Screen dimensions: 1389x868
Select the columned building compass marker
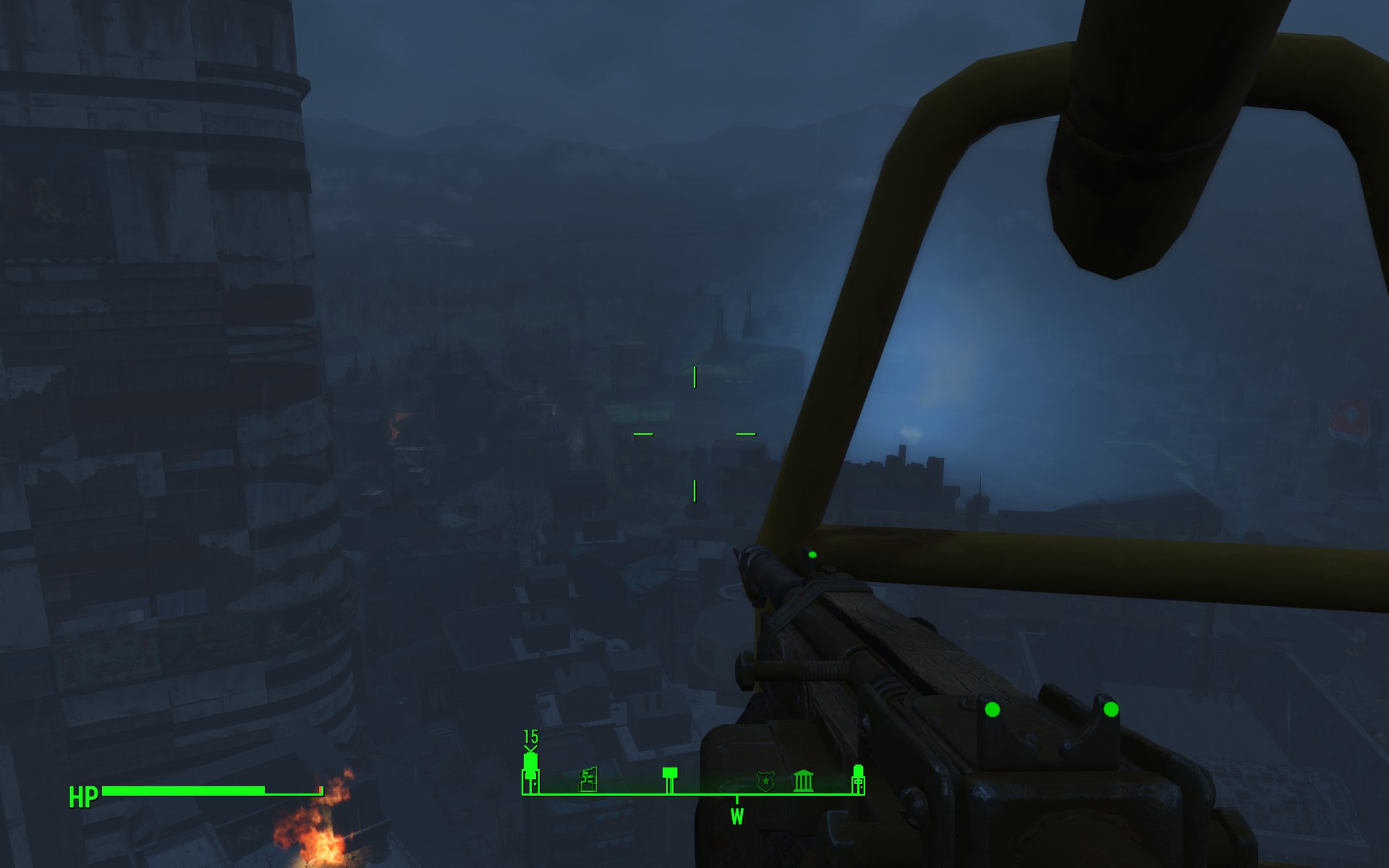(x=804, y=781)
